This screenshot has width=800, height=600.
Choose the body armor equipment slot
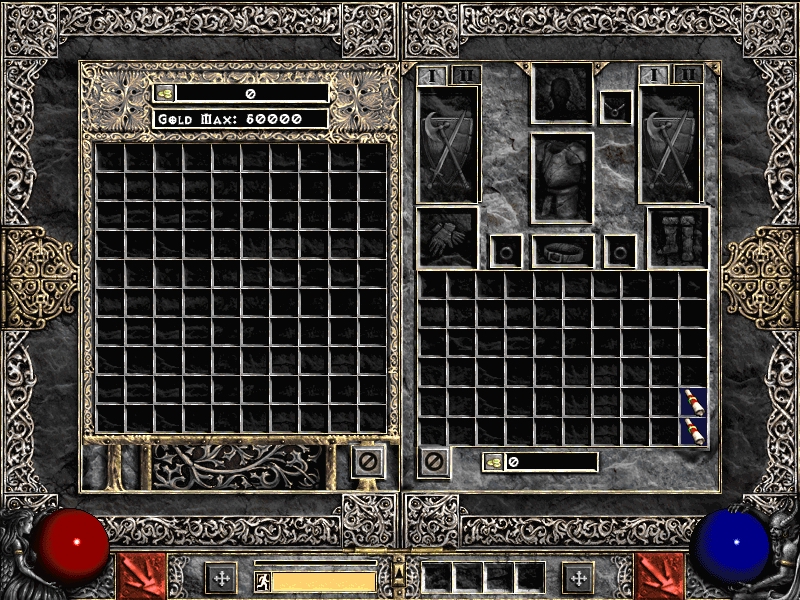click(x=562, y=178)
